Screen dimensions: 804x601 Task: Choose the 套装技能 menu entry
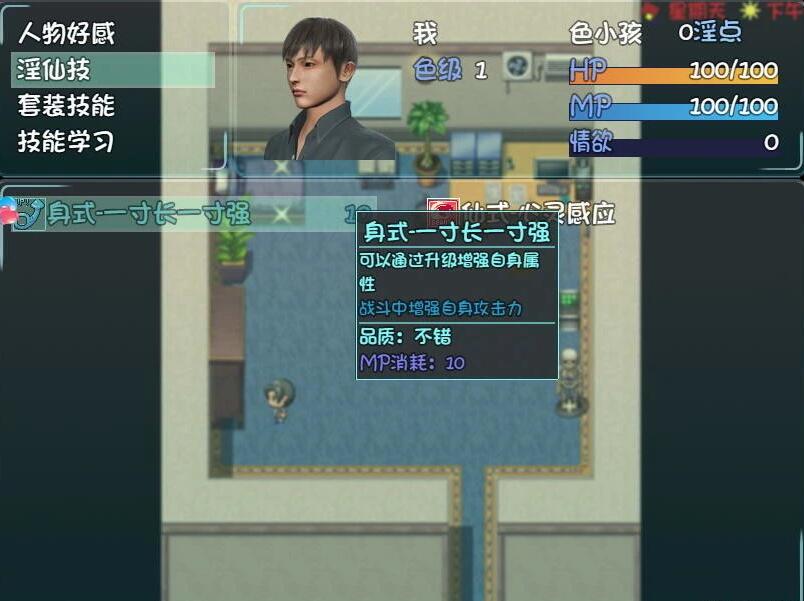(x=66, y=105)
